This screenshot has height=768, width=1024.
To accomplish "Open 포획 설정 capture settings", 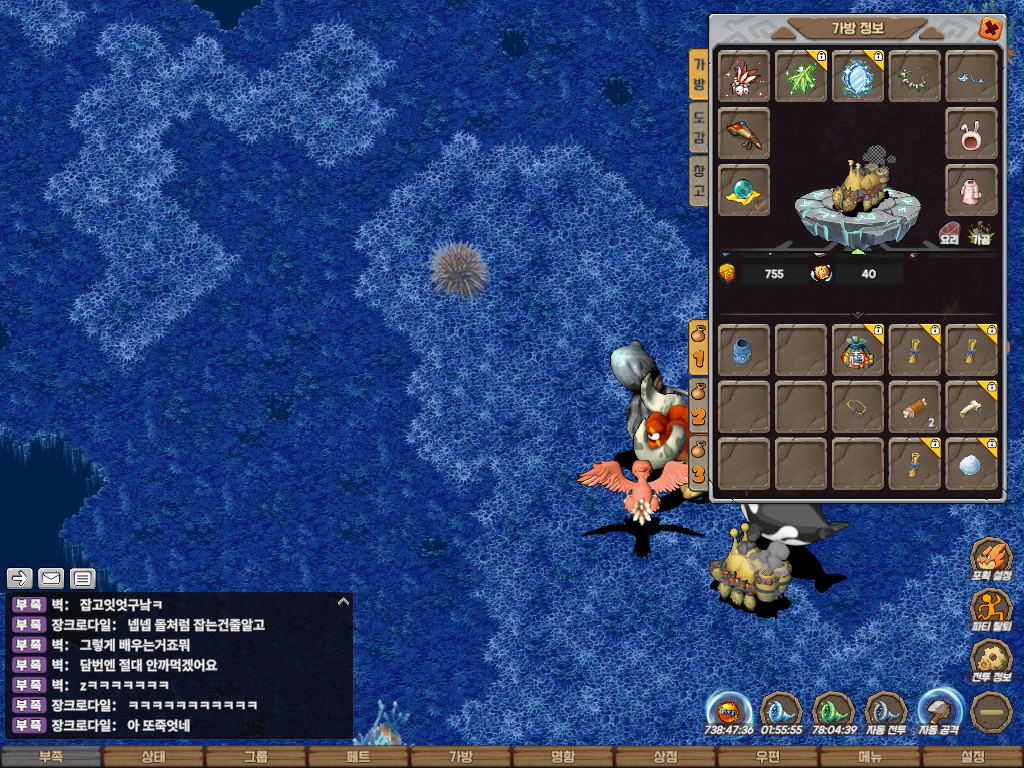I will (991, 560).
